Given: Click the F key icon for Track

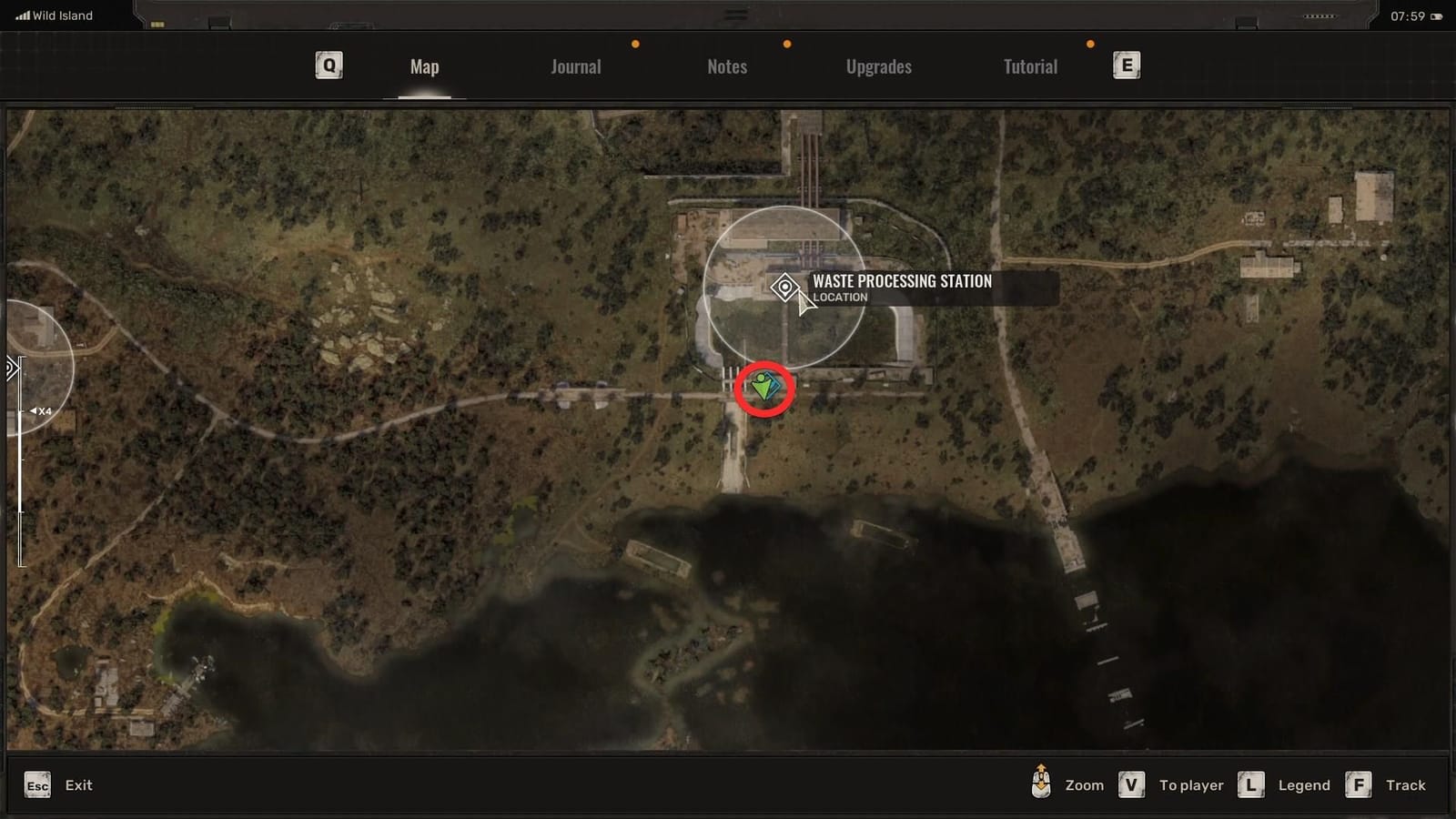Looking at the screenshot, I should click(x=1360, y=784).
